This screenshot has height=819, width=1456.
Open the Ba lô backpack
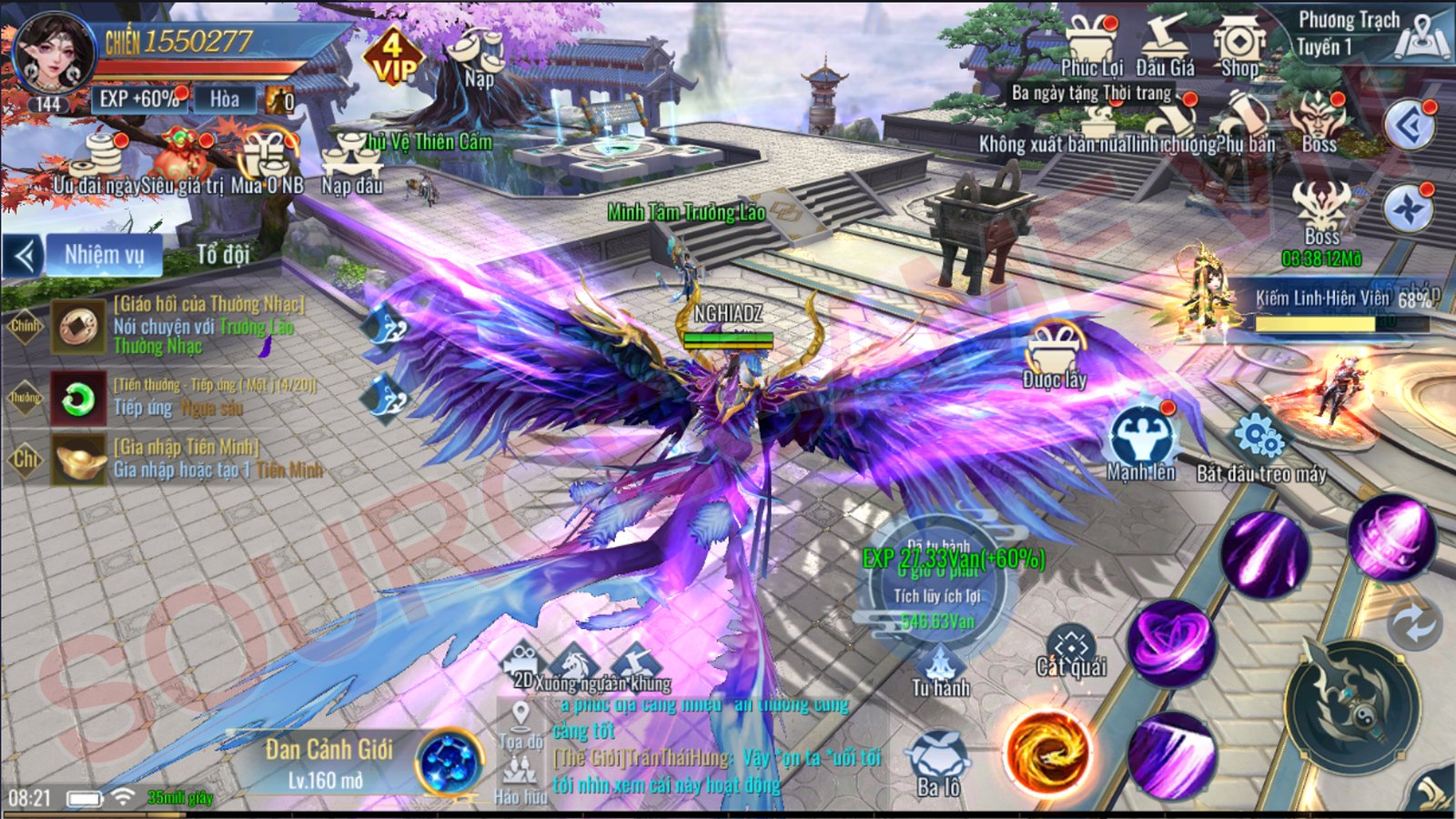click(x=938, y=763)
